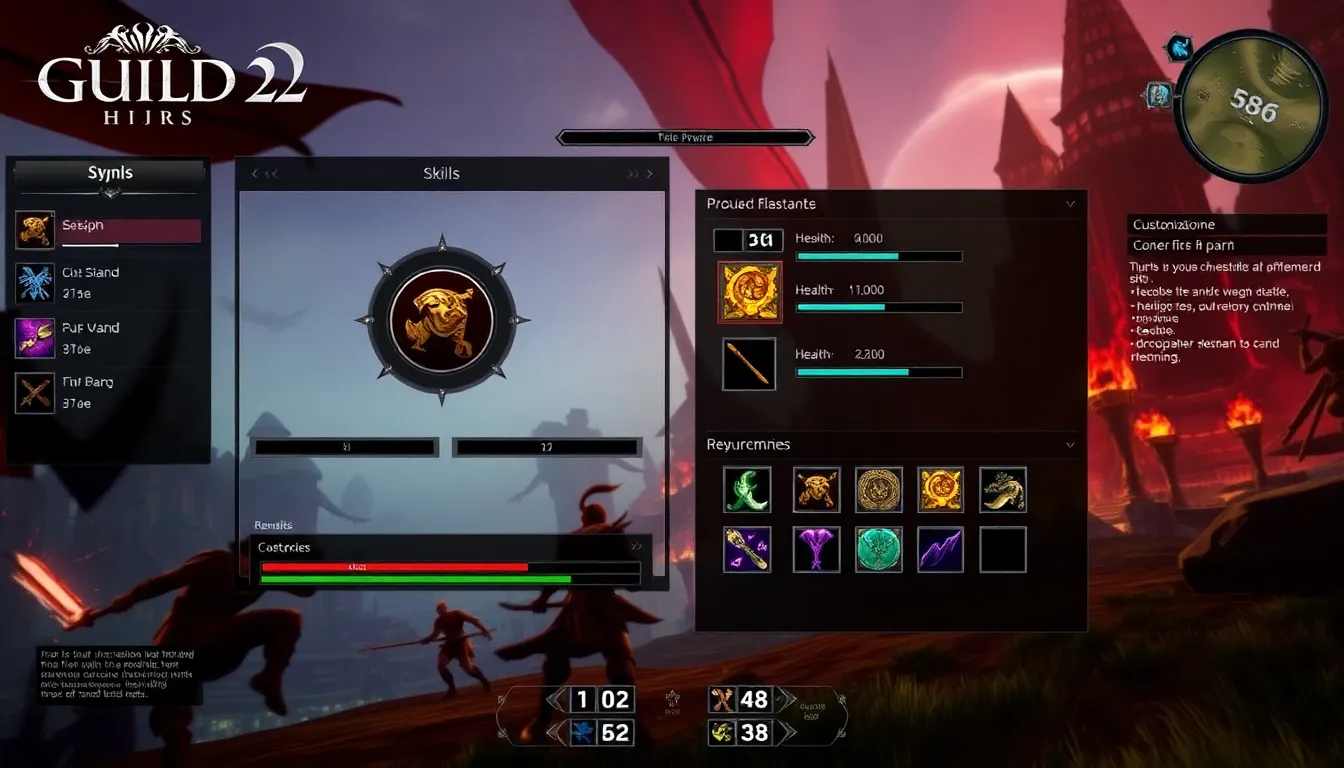
Task: Select the green crescent icon slot
Action: pos(747,490)
